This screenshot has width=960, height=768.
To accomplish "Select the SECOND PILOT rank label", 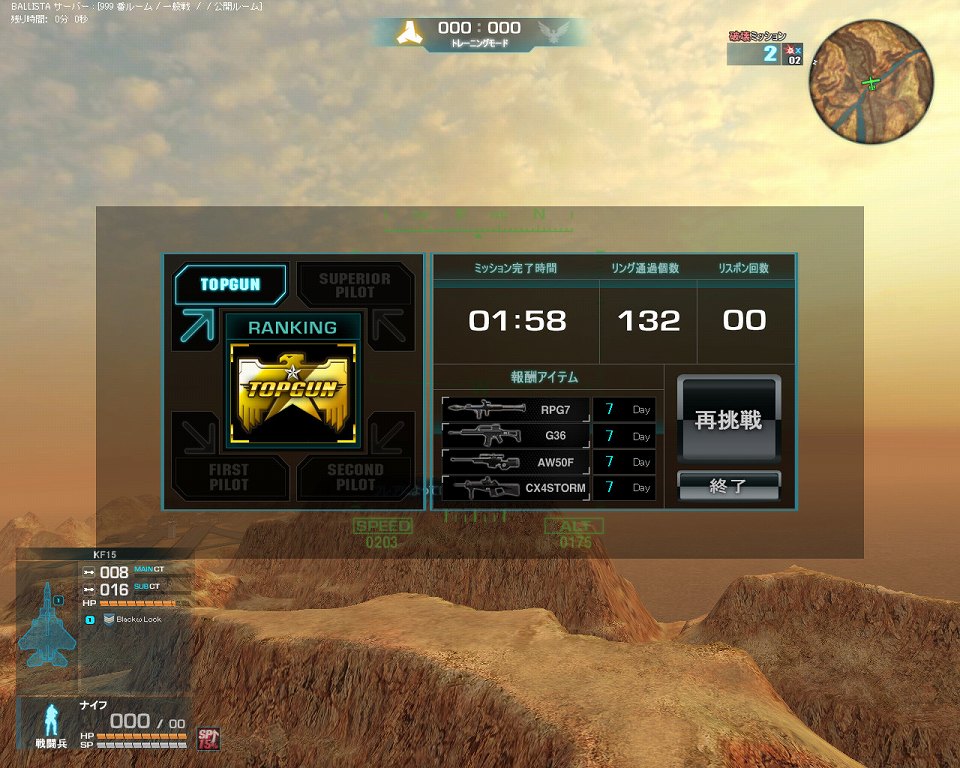I will click(355, 477).
